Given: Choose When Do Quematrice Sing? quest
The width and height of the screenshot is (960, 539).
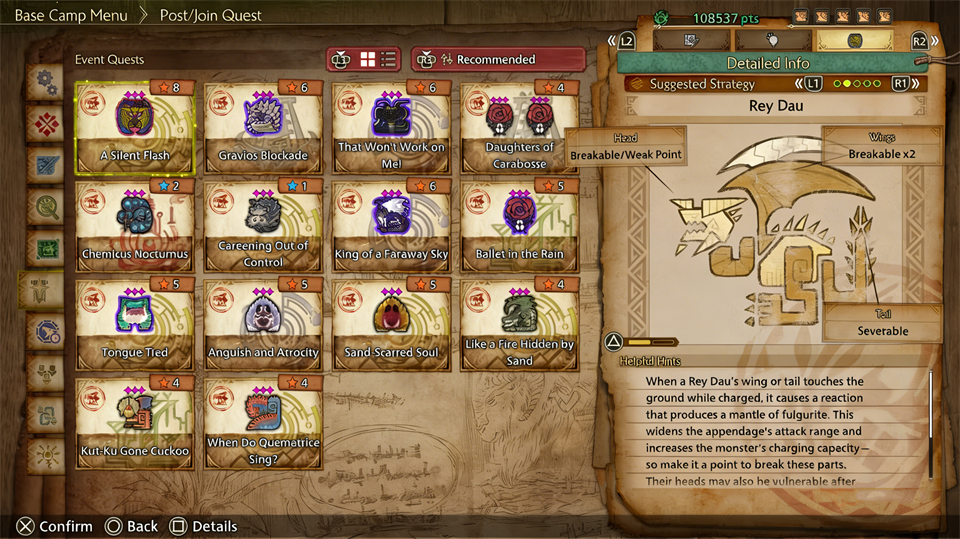Looking at the screenshot, I should pyautogui.click(x=263, y=422).
